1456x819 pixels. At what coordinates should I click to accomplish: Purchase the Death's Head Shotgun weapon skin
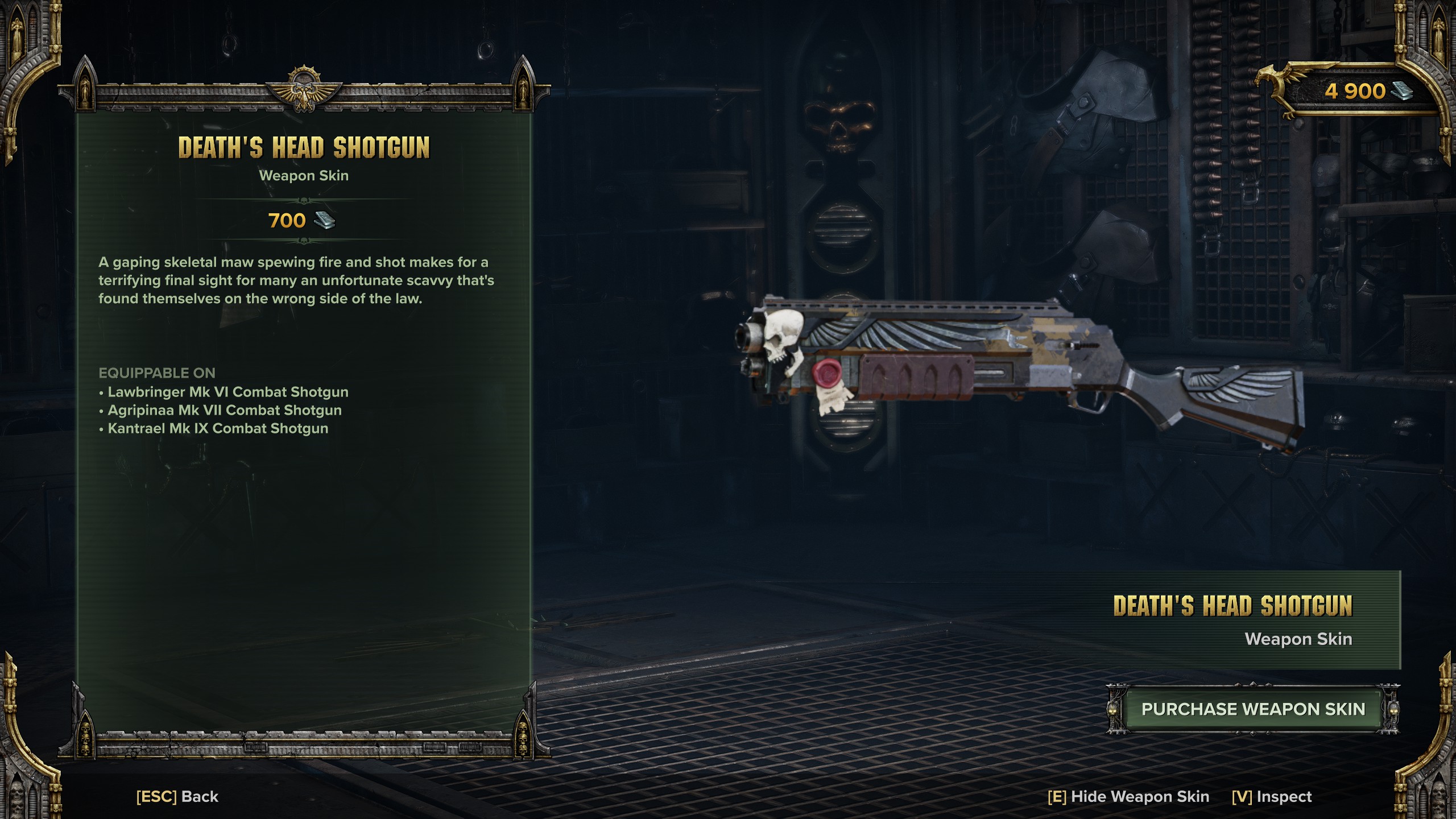1253,709
